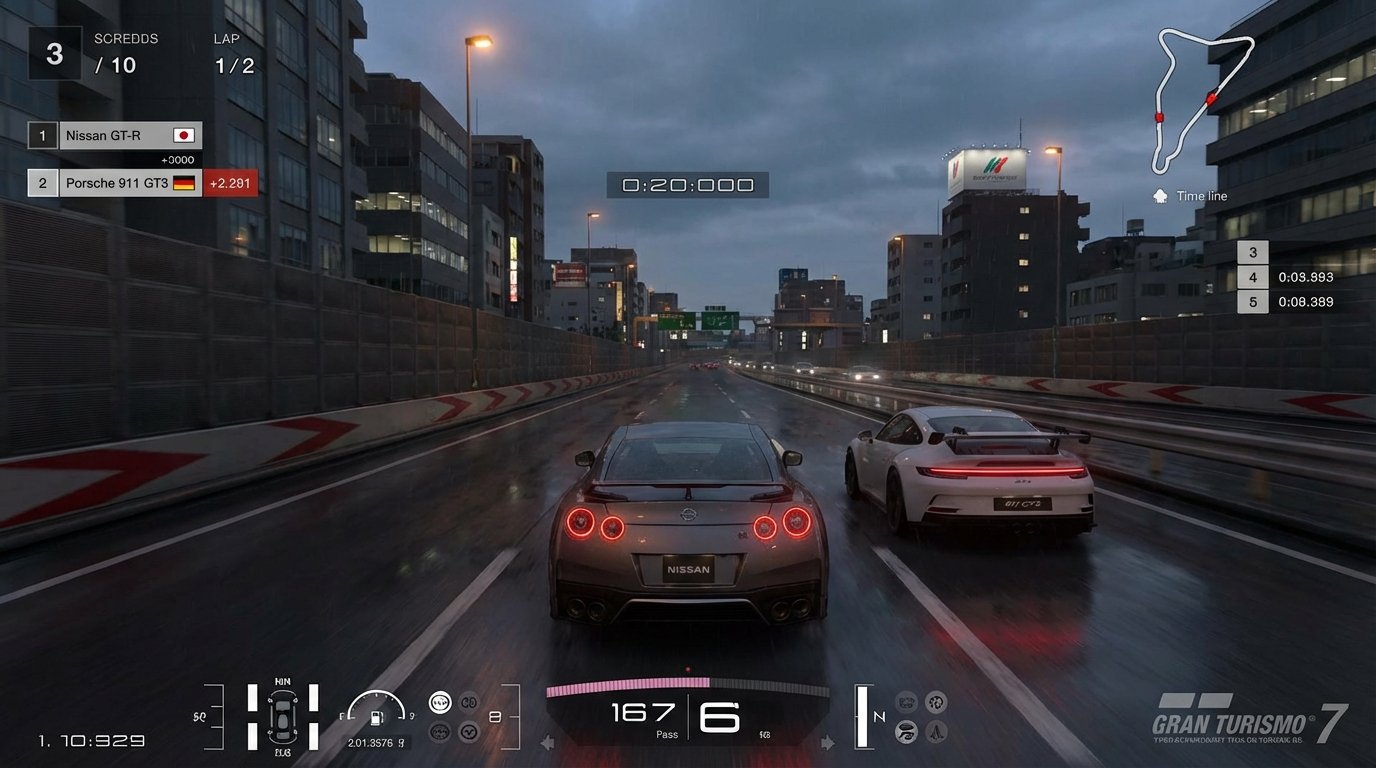Image resolution: width=1376 pixels, height=768 pixels.
Task: Click the fuel pump icon on the fuel gauge
Action: coord(375,716)
